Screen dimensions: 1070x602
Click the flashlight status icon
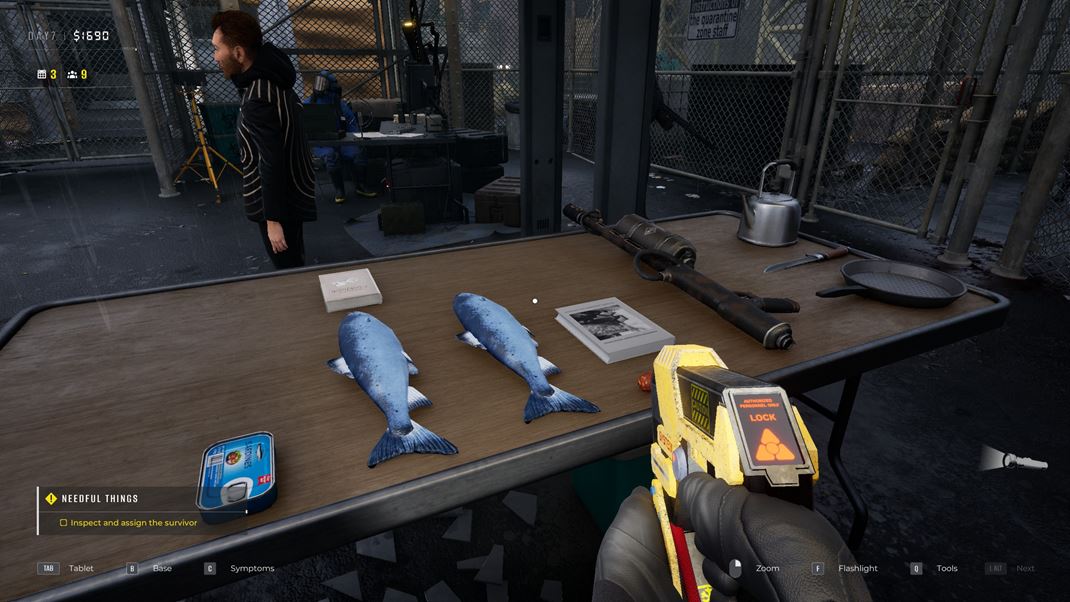pyautogui.click(x=1014, y=460)
